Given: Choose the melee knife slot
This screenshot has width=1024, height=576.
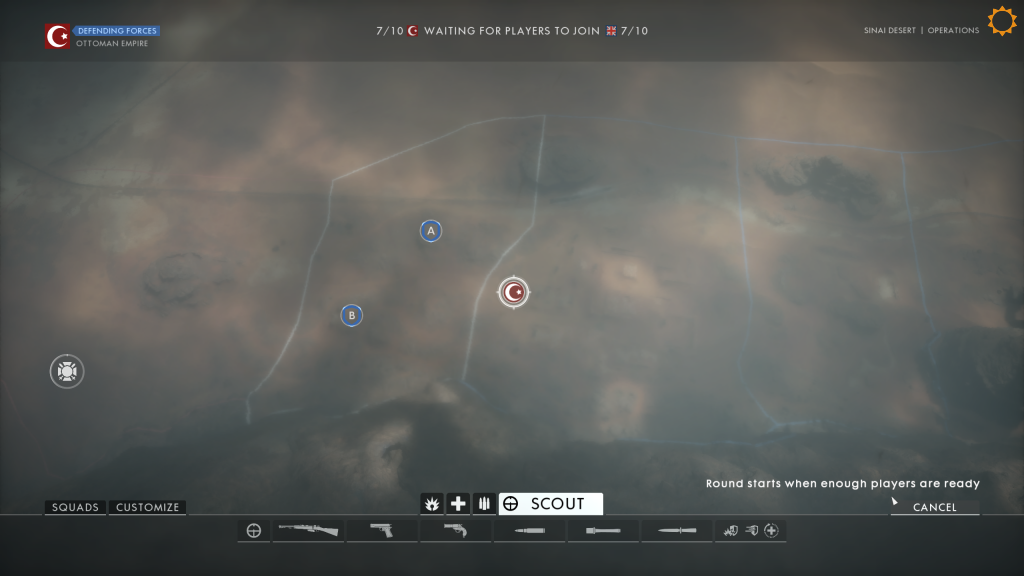Looking at the screenshot, I should pyautogui.click(x=677, y=530).
